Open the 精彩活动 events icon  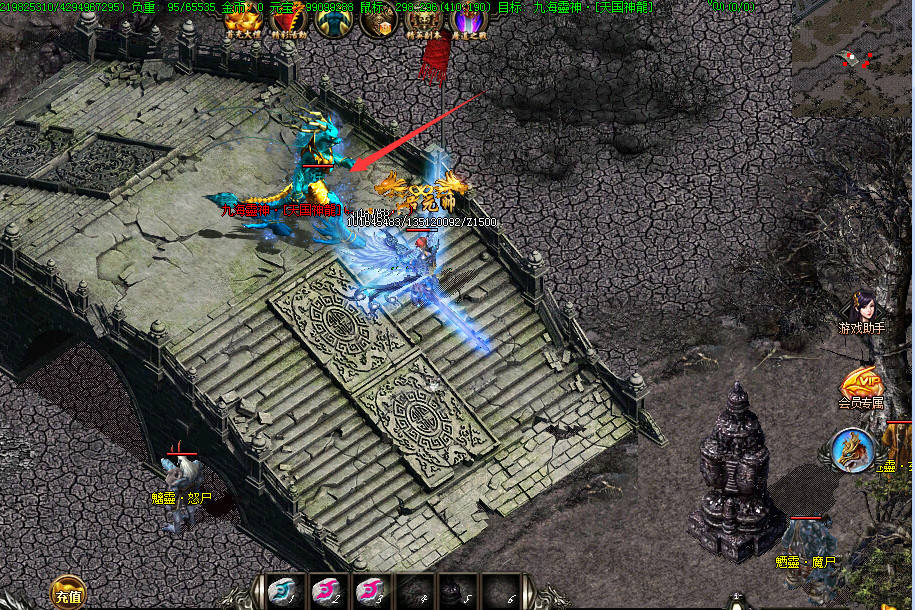pos(288,21)
